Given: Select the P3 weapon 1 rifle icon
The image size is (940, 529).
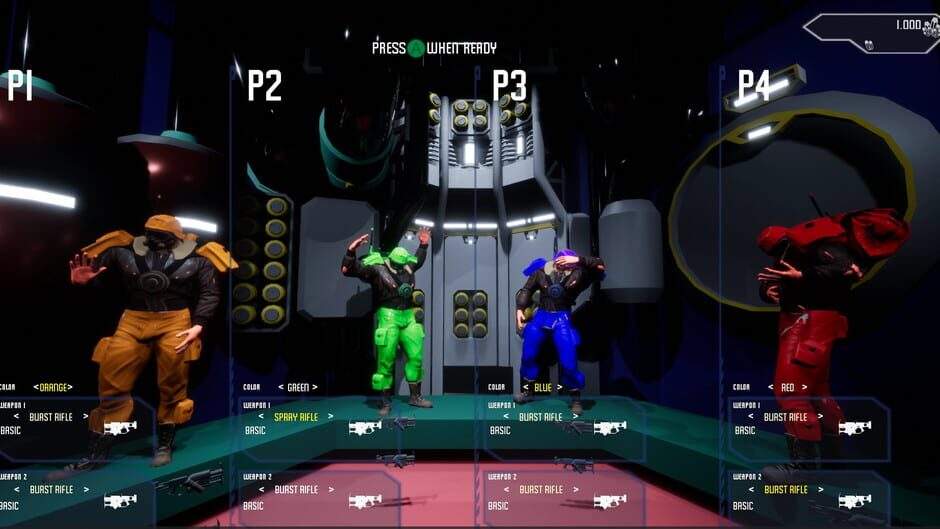Looking at the screenshot, I should (x=609, y=428).
